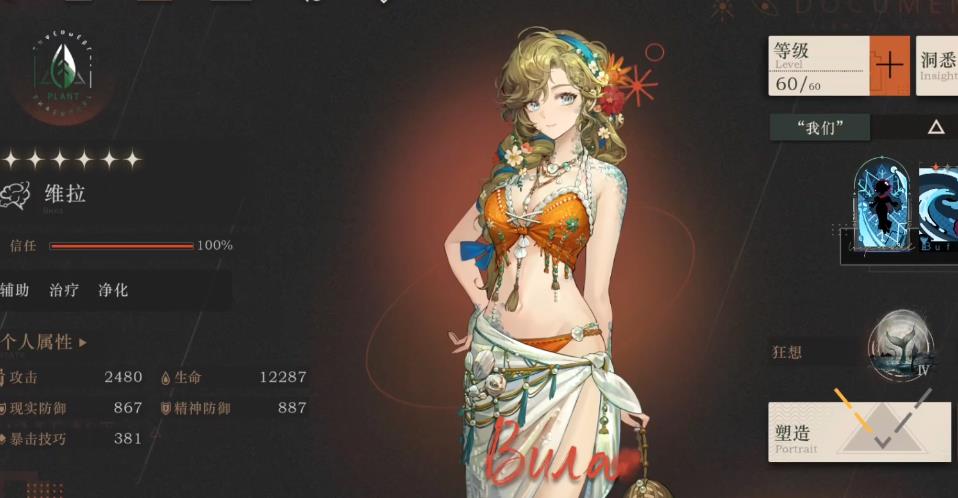Viewport: 958px width, 498px height.
Task: Select the 狂想 whale tail emblem
Action: 900,346
